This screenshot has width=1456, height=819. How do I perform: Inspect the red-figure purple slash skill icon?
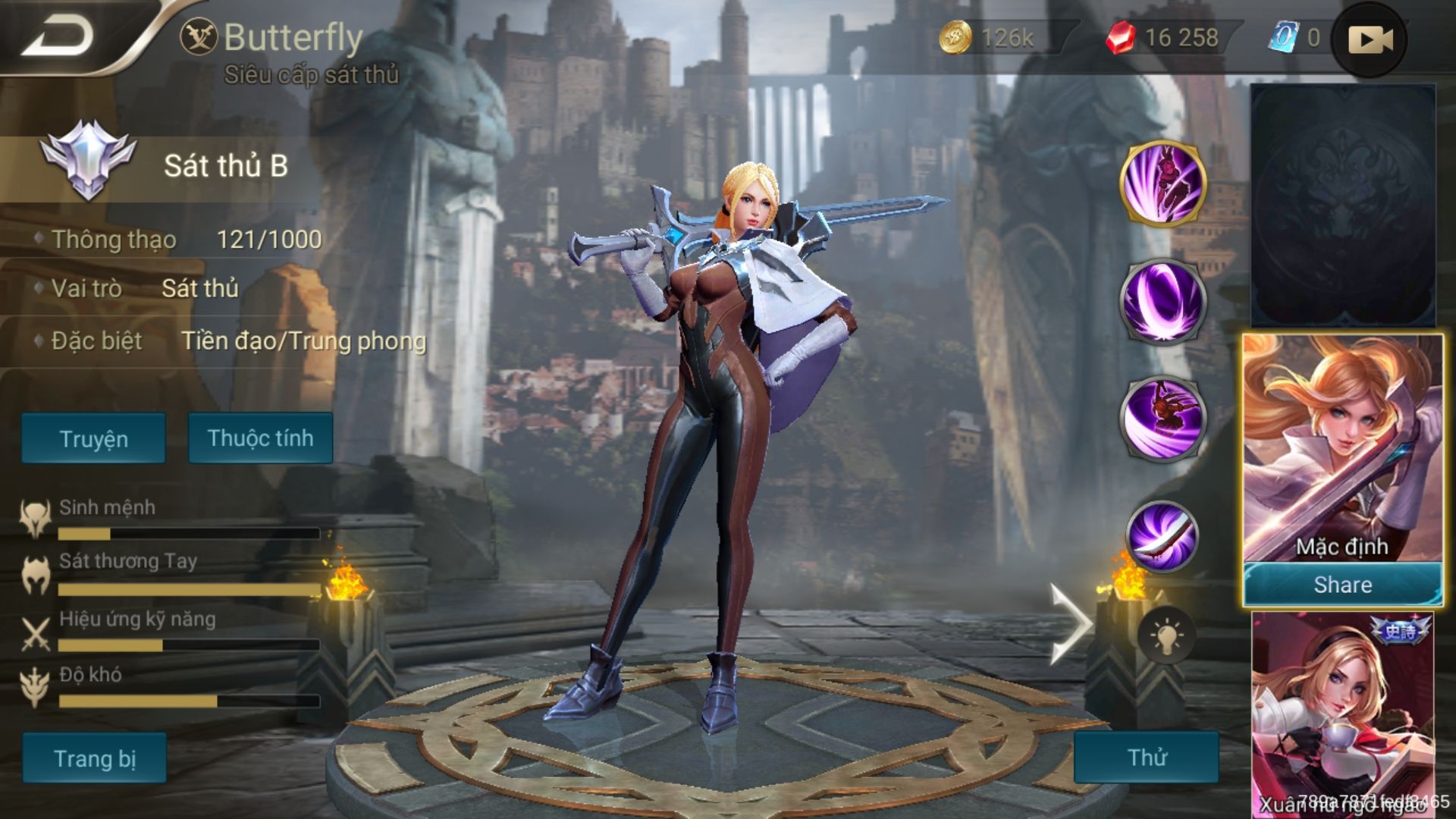point(1163,418)
